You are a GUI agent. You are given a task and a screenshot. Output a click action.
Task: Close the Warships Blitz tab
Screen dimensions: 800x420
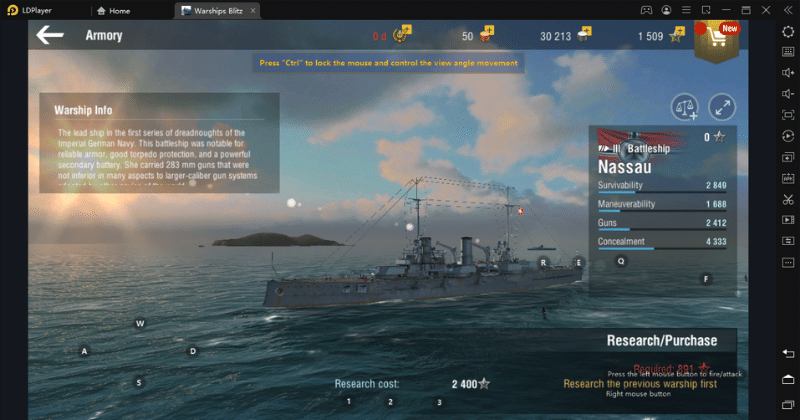click(x=255, y=10)
